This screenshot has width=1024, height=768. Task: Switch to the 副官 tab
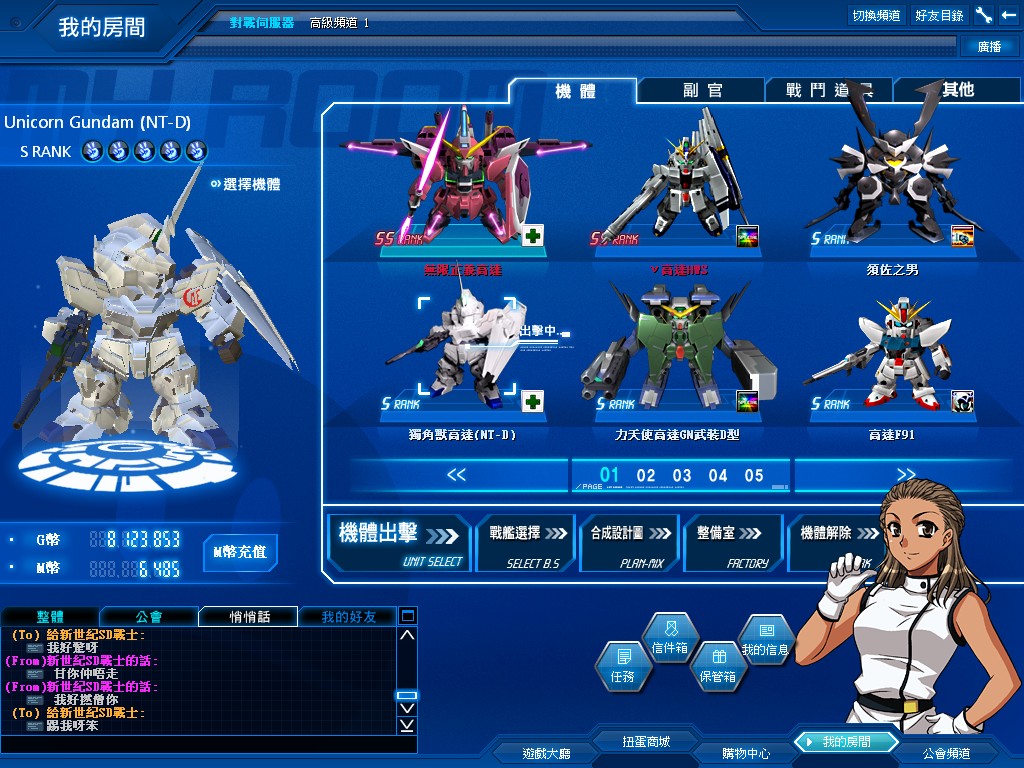pos(702,90)
